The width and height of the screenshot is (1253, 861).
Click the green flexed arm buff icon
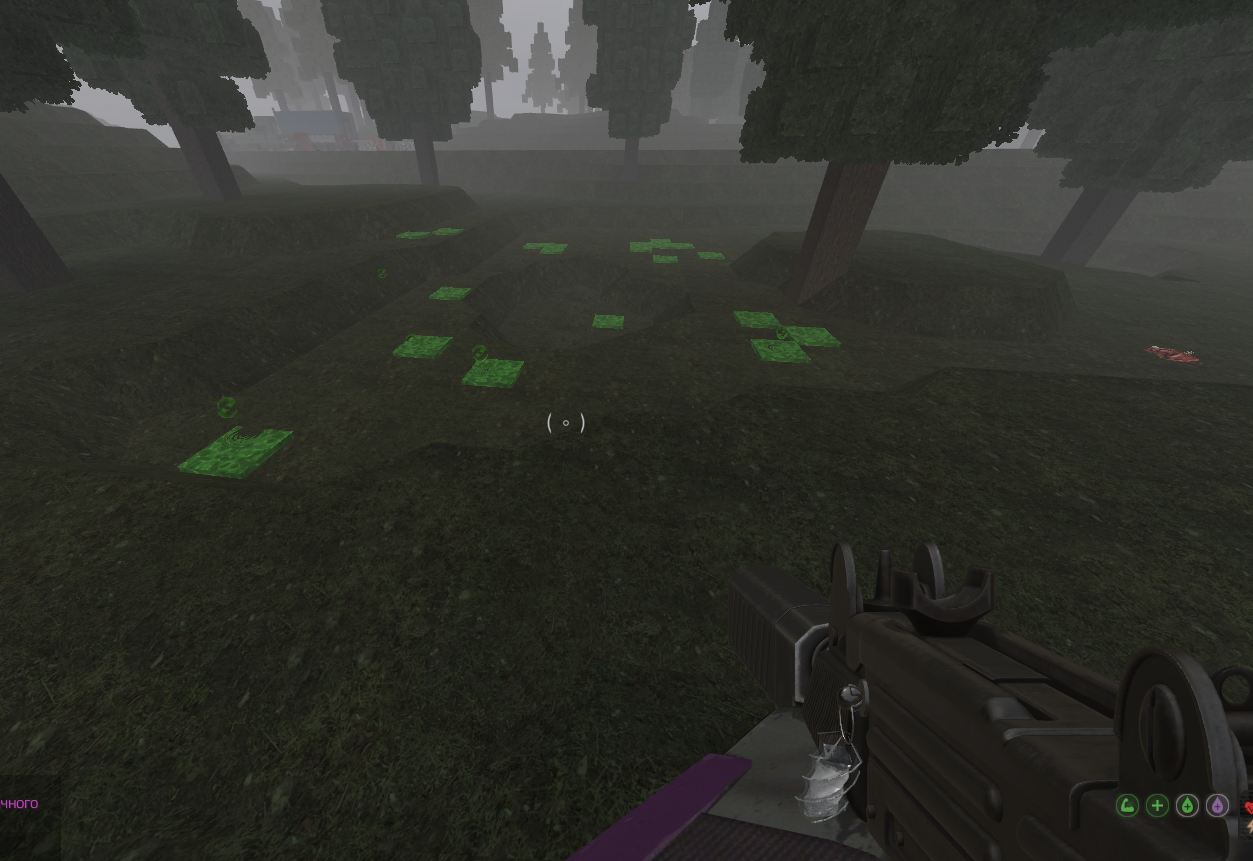pos(1127,805)
